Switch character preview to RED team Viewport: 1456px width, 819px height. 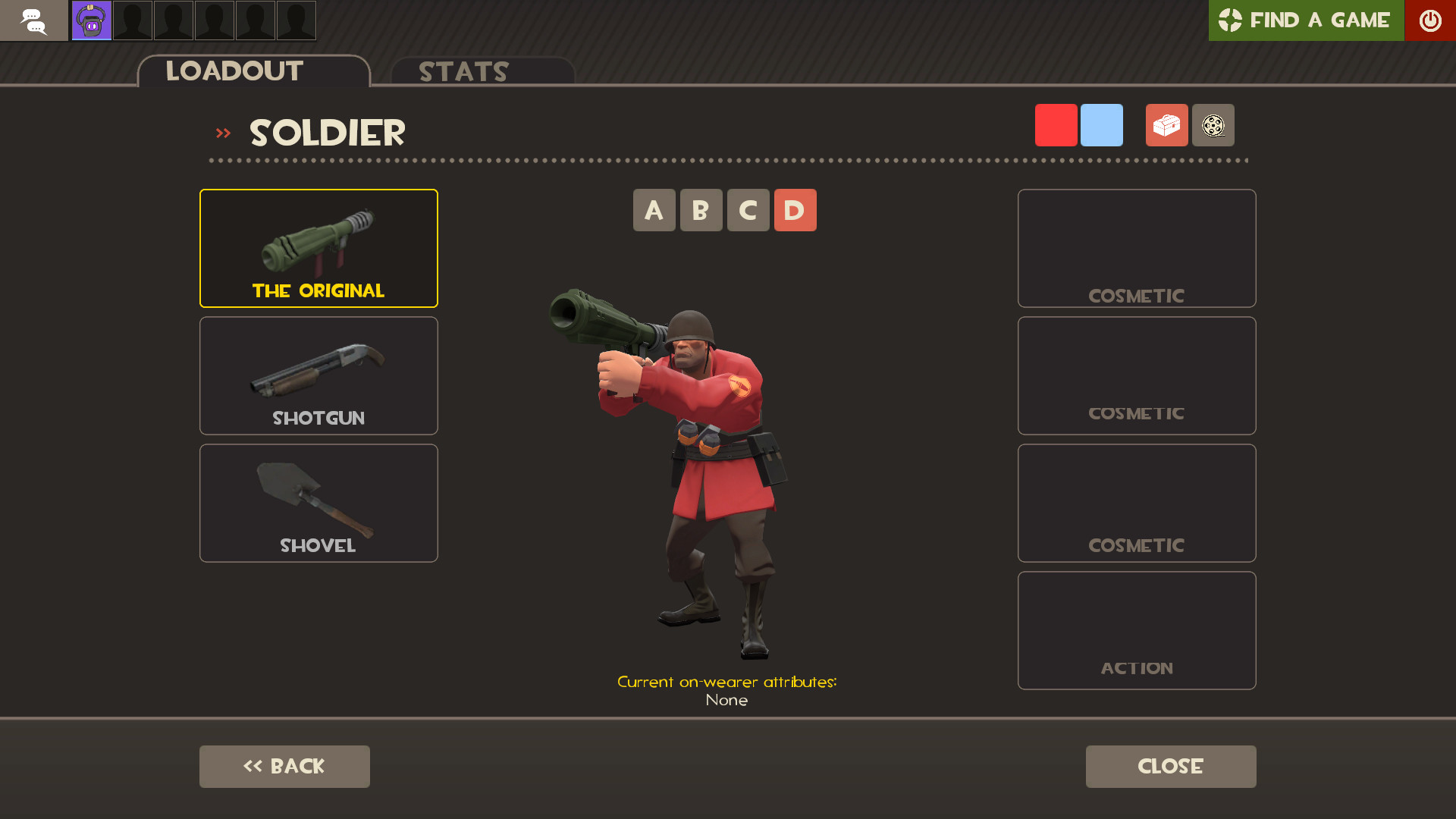coord(1056,124)
